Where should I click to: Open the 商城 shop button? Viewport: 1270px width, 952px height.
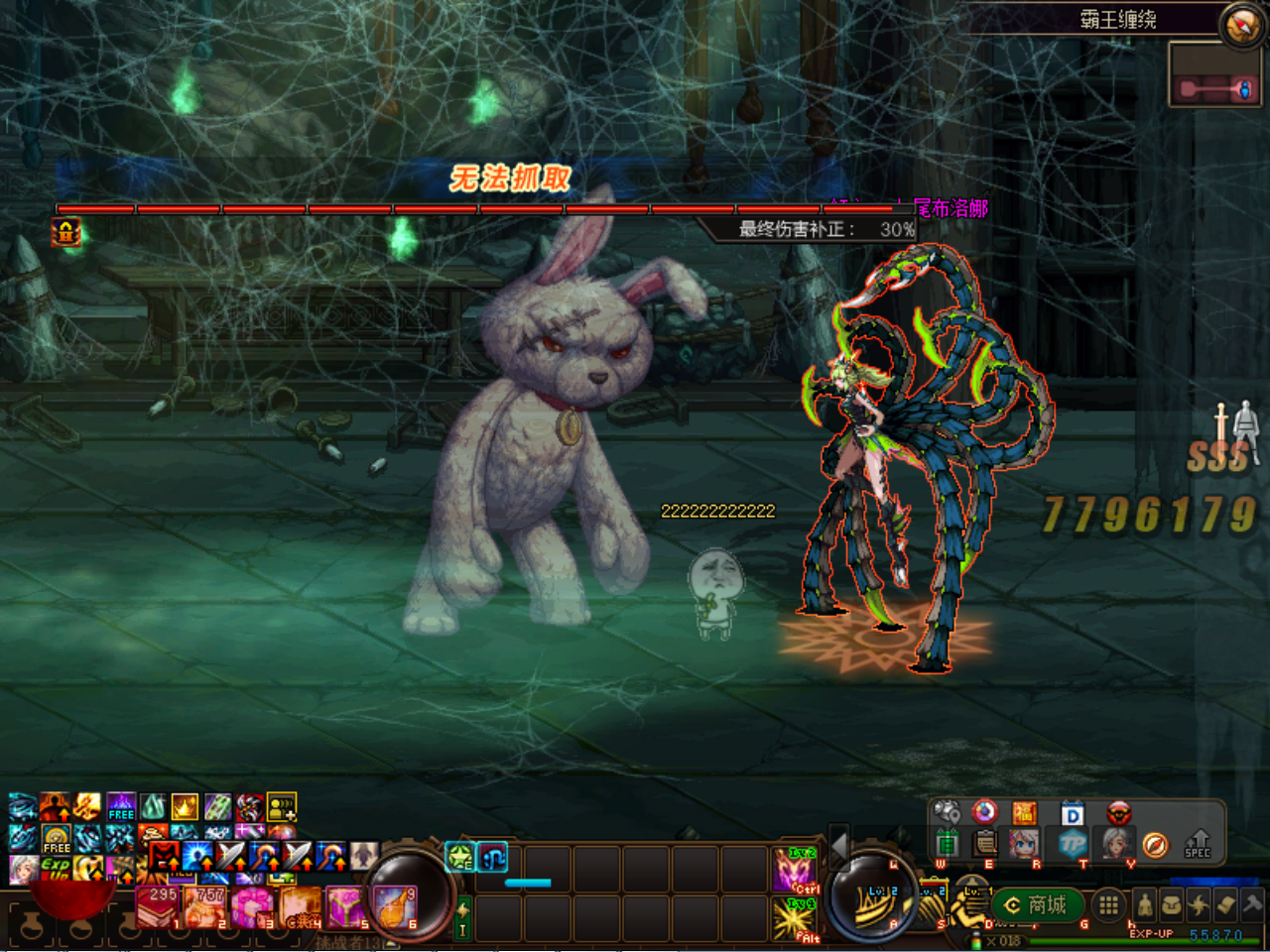[1037, 904]
